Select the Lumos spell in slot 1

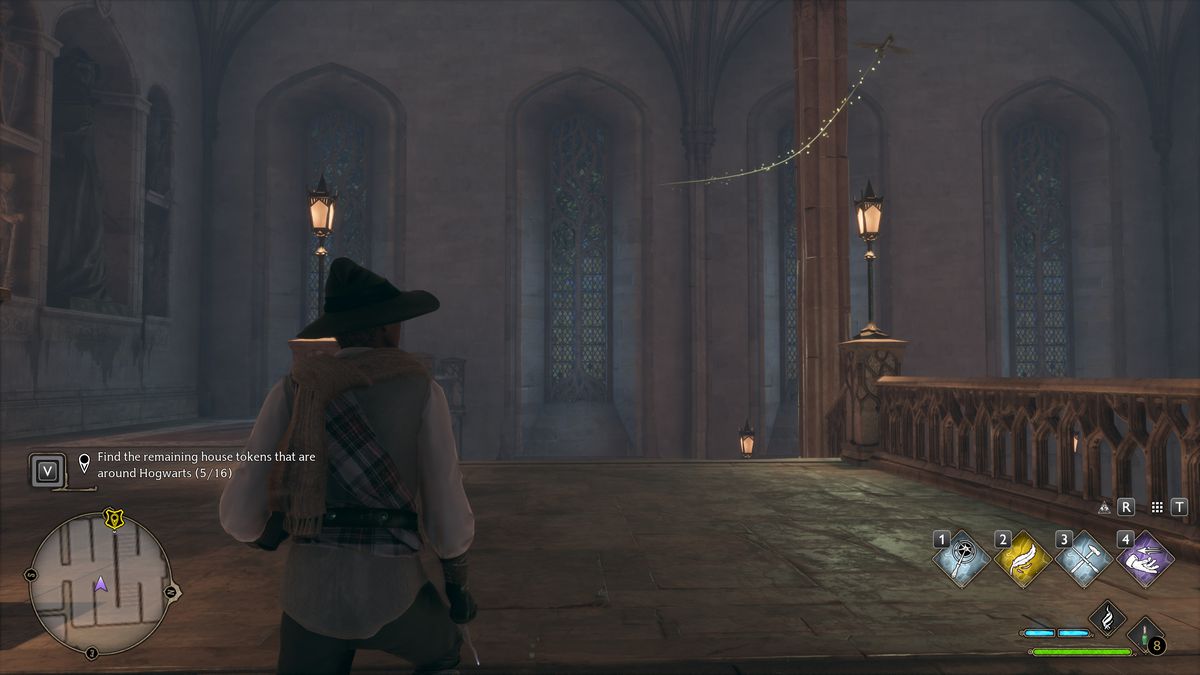(x=963, y=559)
